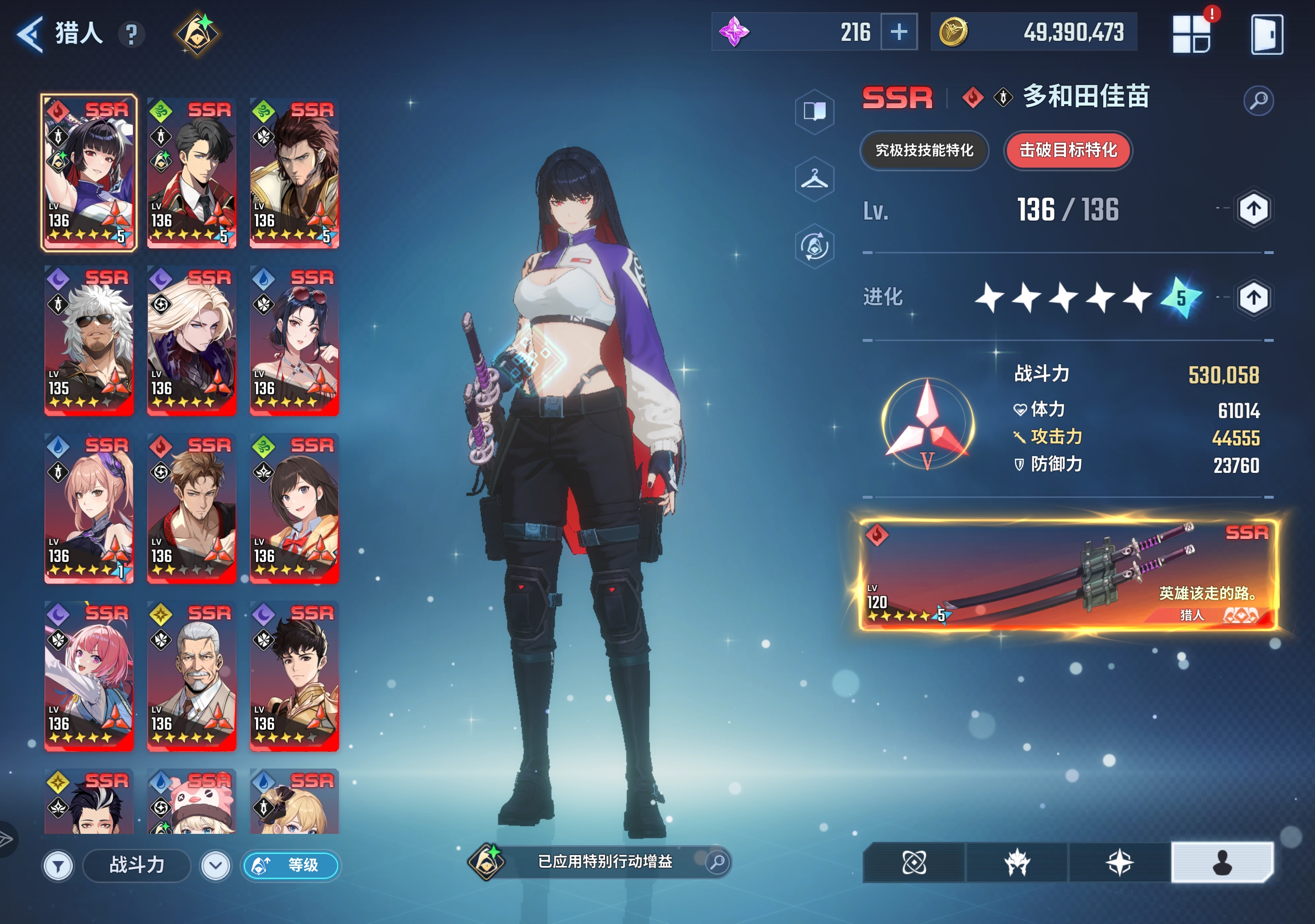Exit through the door icon
This screenshot has height=924, width=1315.
(1266, 34)
